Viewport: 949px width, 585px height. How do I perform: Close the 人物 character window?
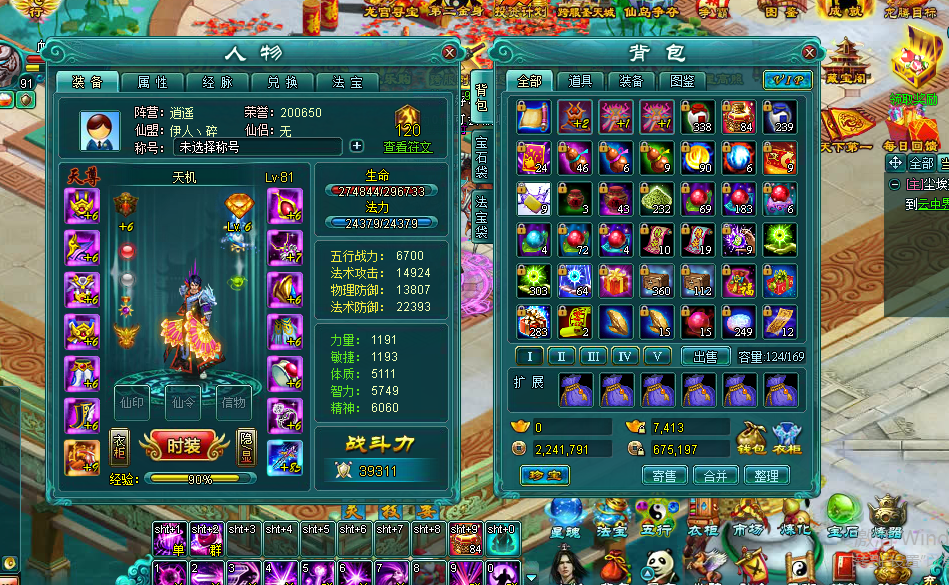pyautogui.click(x=450, y=52)
